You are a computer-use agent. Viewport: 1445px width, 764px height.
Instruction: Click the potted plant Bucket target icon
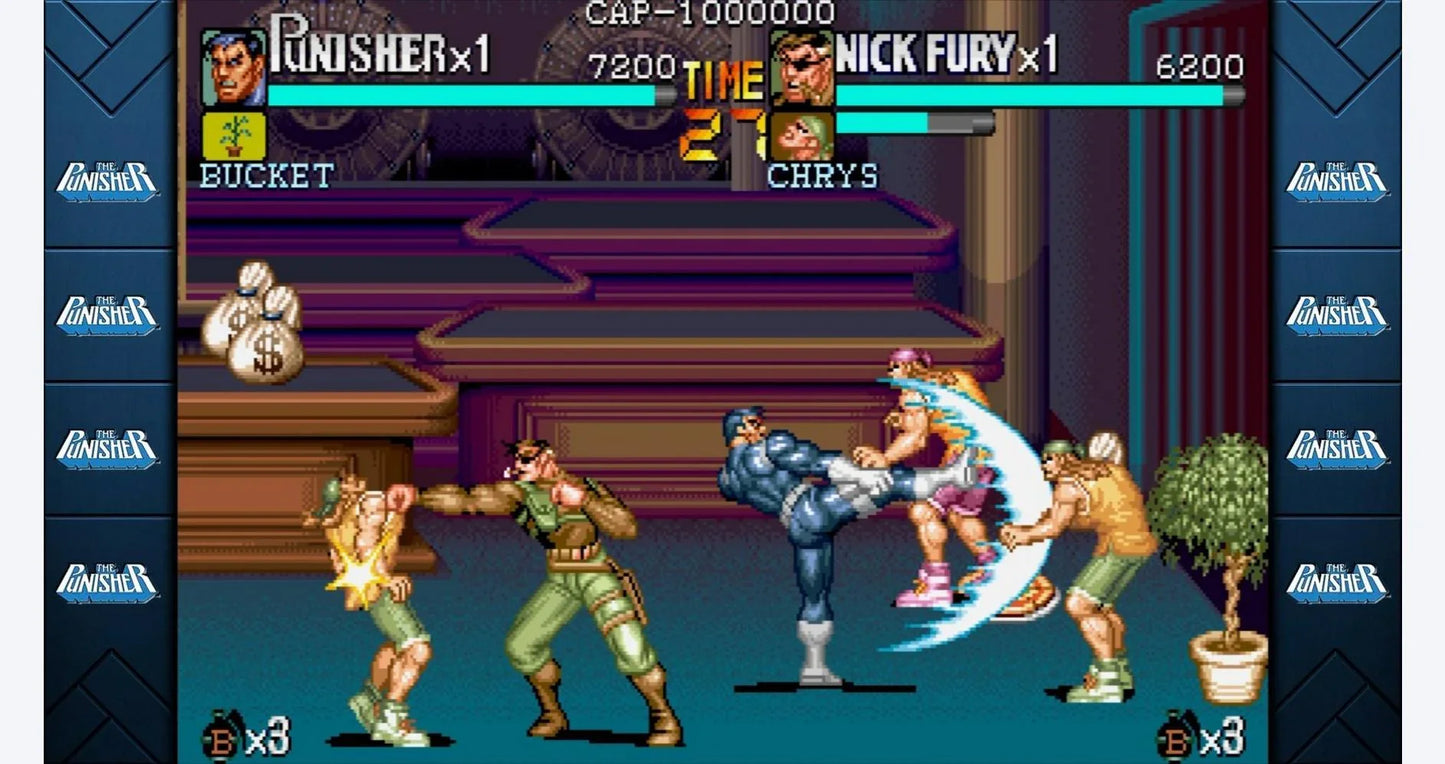pos(234,135)
